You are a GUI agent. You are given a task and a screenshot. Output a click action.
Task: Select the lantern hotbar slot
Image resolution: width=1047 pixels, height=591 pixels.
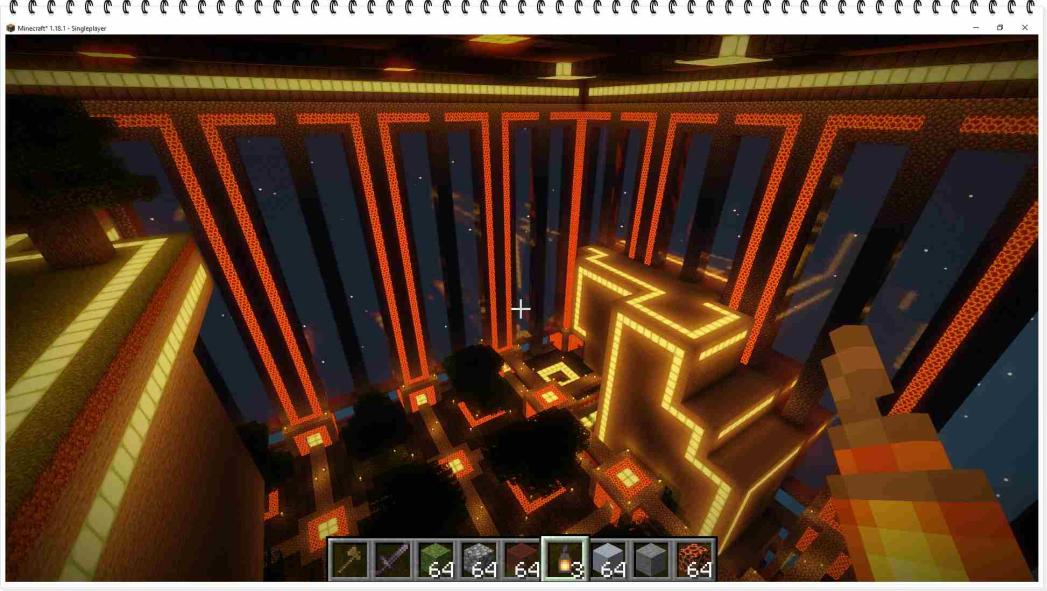[564, 559]
